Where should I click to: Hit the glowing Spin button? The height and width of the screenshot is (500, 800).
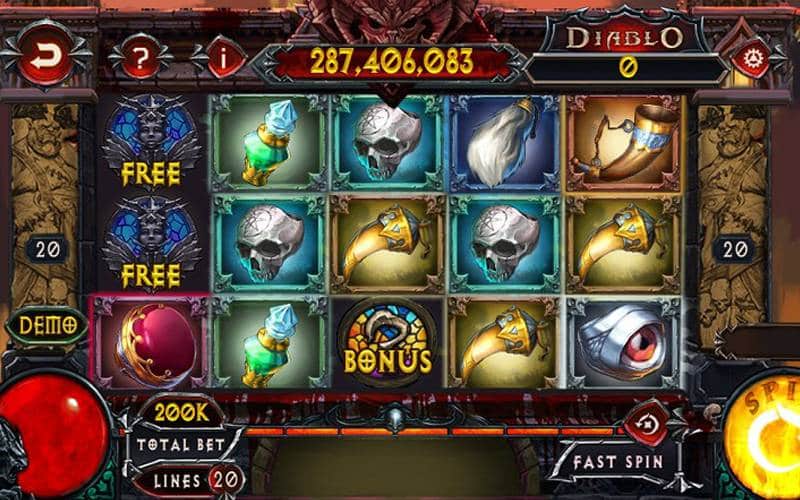765,440
